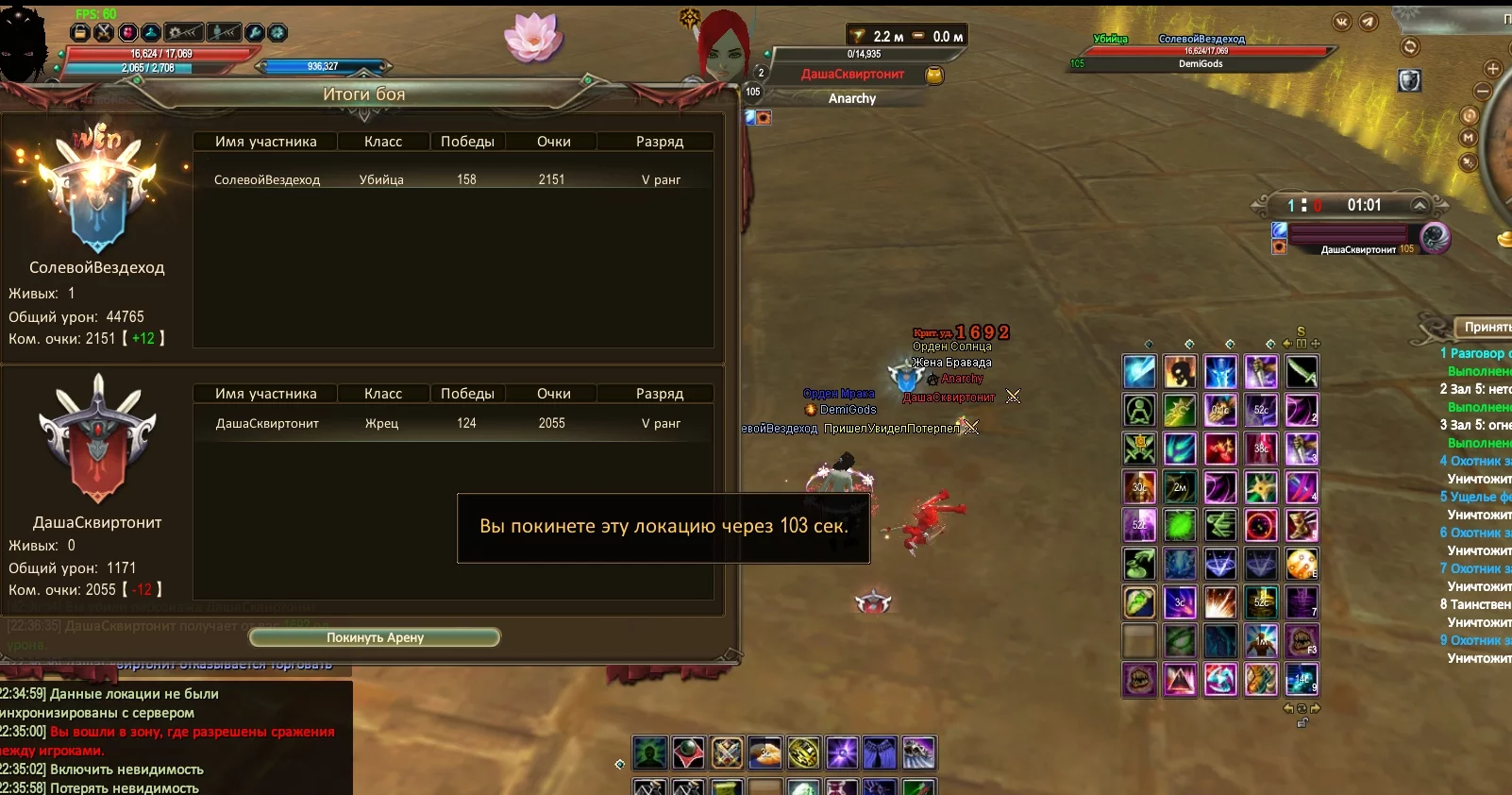
Task: Click the VK social network button
Action: click(1342, 22)
